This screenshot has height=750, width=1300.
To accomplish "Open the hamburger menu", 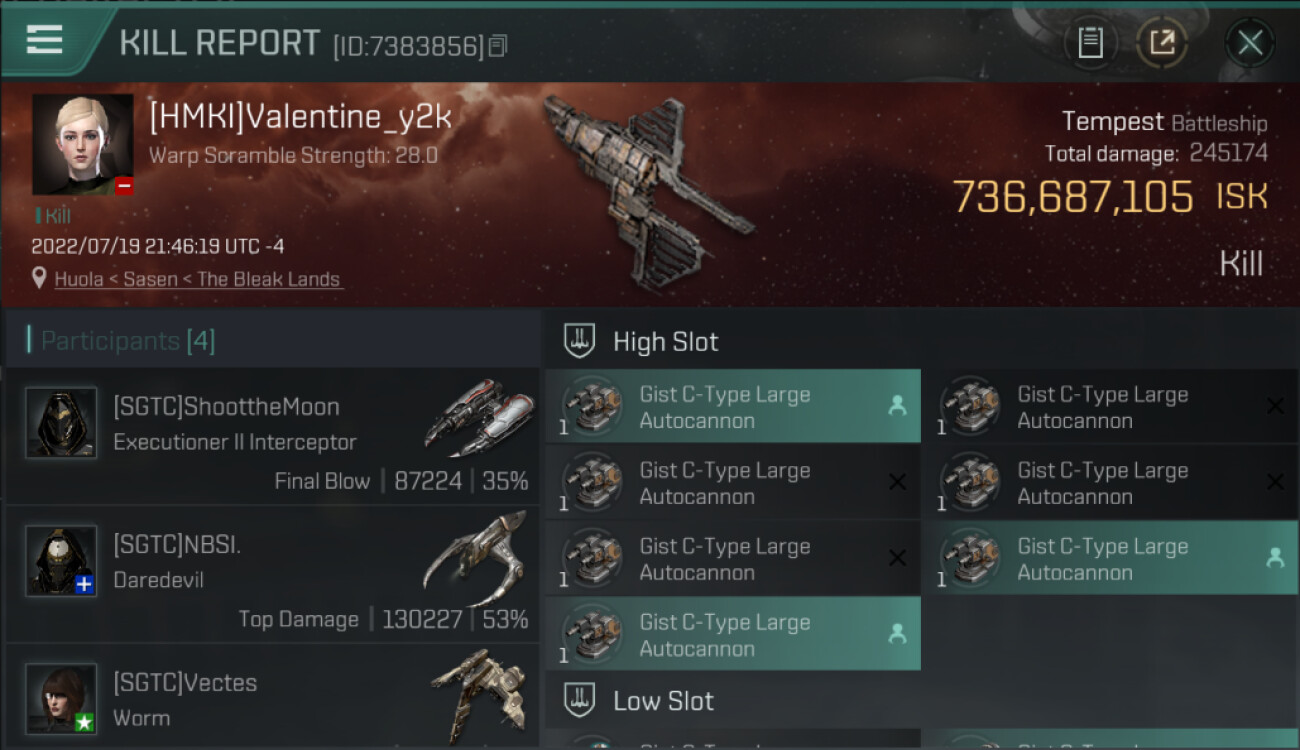I will [x=45, y=40].
